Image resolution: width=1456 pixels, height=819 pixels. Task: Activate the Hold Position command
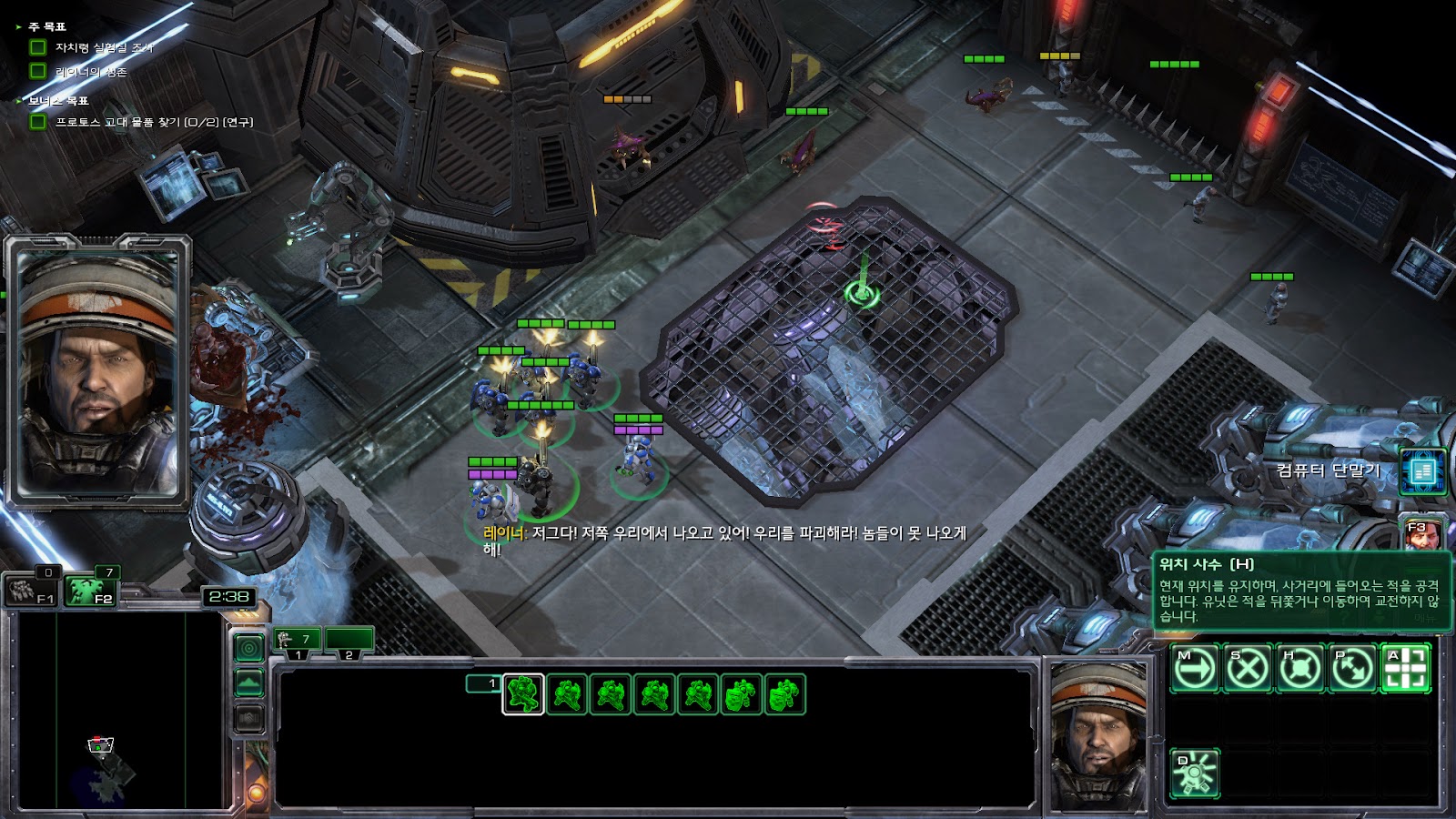coord(1299,669)
